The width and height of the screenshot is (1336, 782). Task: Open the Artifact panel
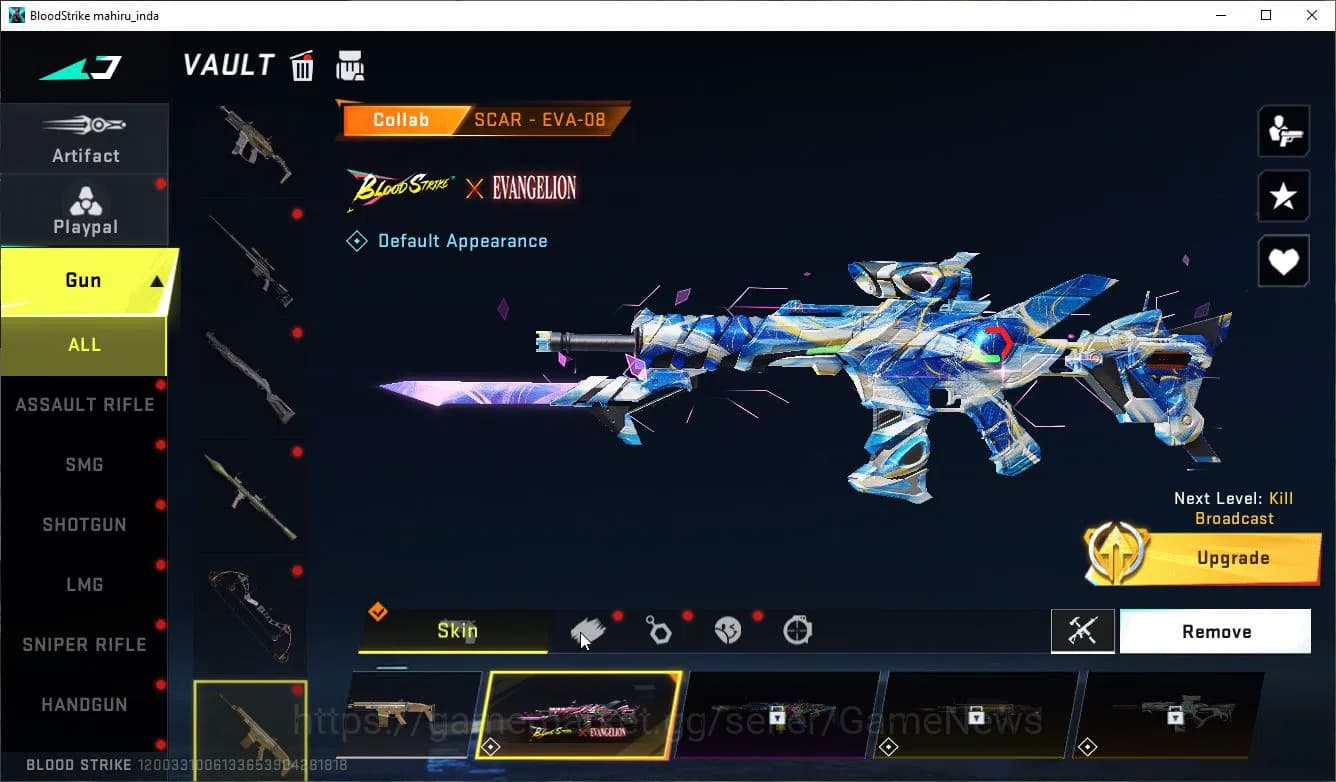[x=85, y=140]
